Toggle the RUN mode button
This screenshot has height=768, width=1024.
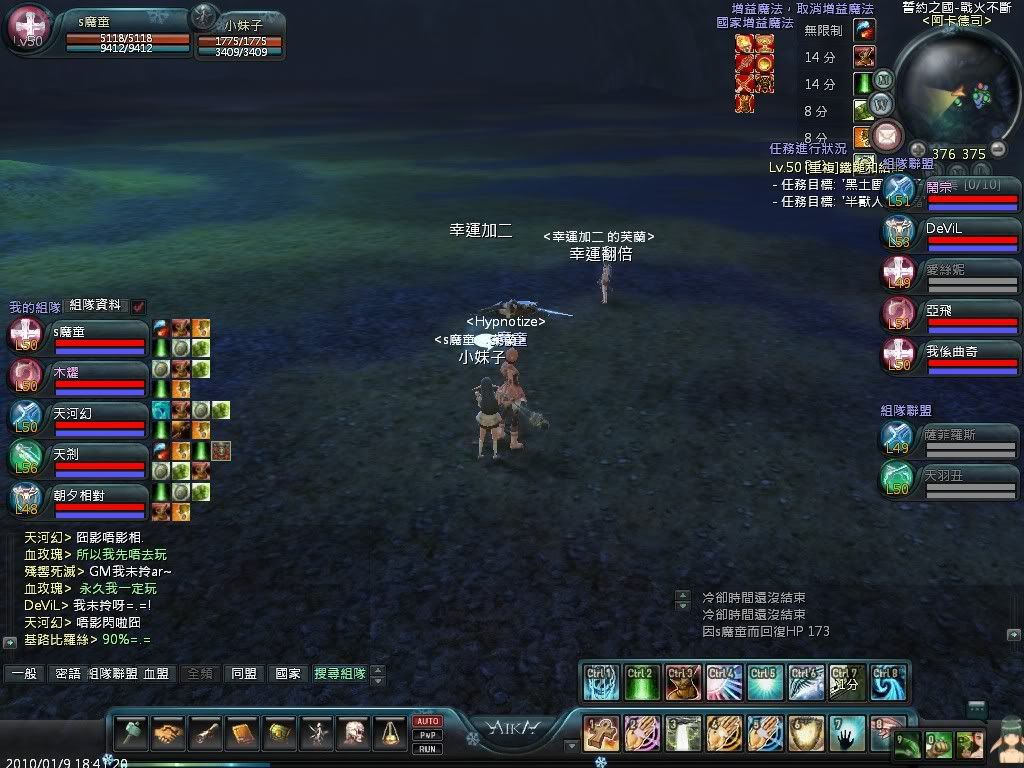(427, 748)
